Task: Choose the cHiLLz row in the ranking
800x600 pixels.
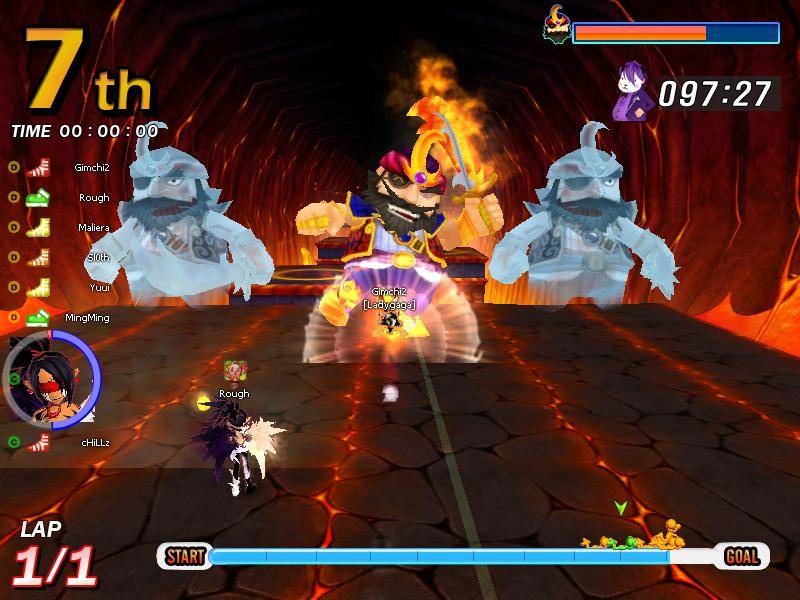Action: (x=95, y=441)
